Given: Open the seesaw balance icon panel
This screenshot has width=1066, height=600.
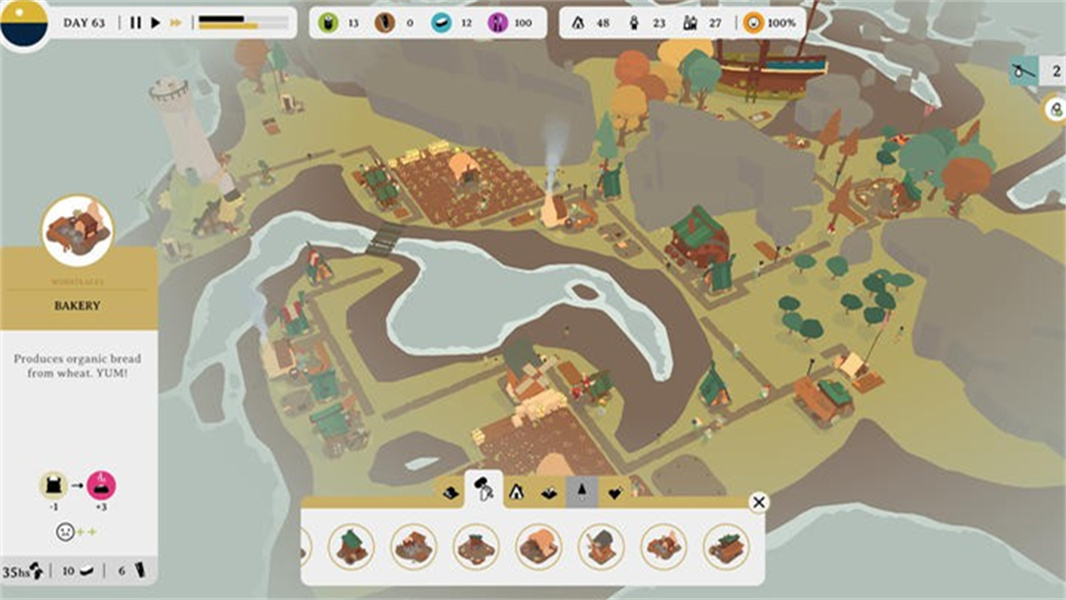Looking at the screenshot, I should click(x=1020, y=70).
